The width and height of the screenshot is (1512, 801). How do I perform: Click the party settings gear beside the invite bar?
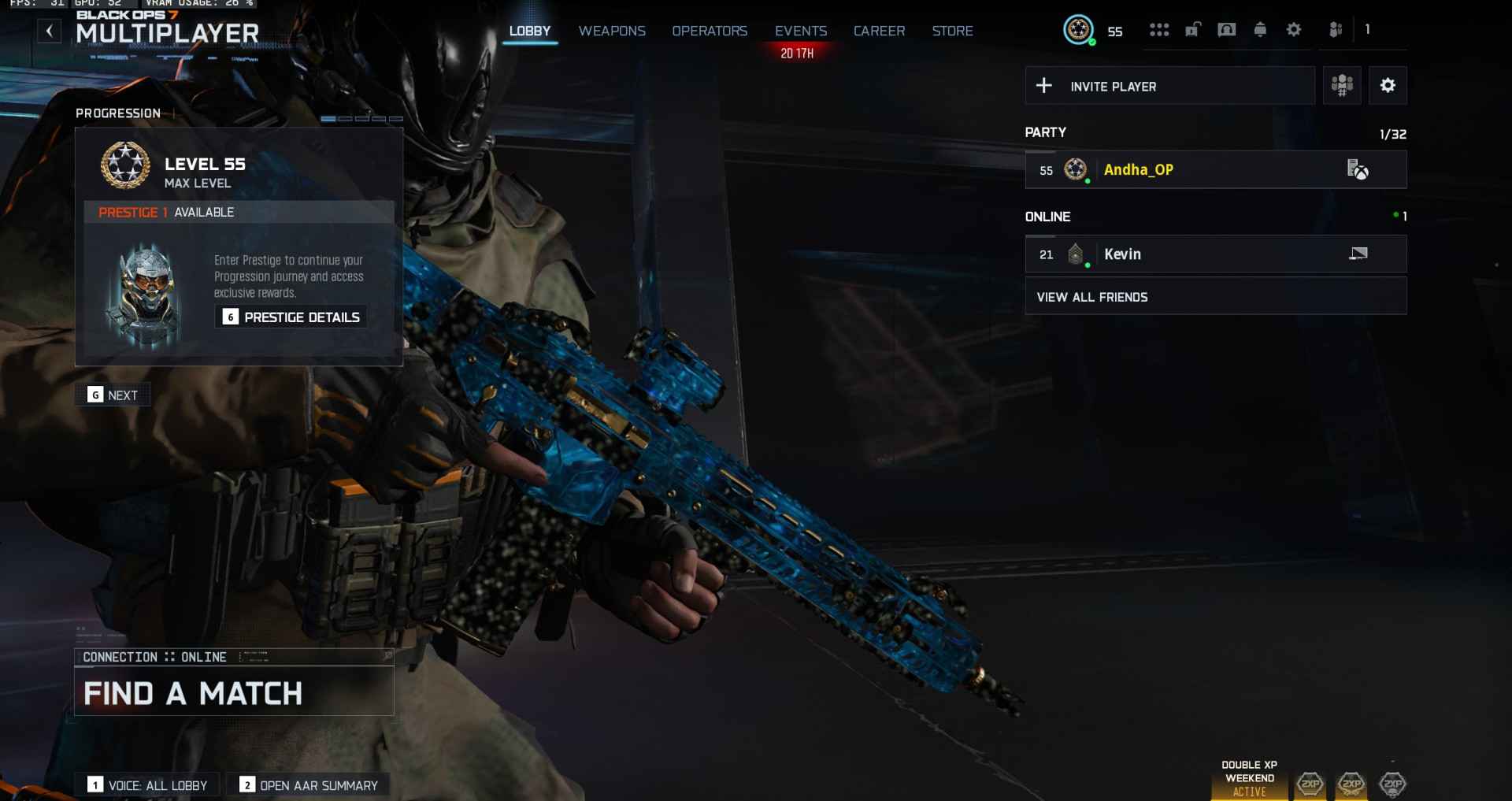click(1388, 86)
